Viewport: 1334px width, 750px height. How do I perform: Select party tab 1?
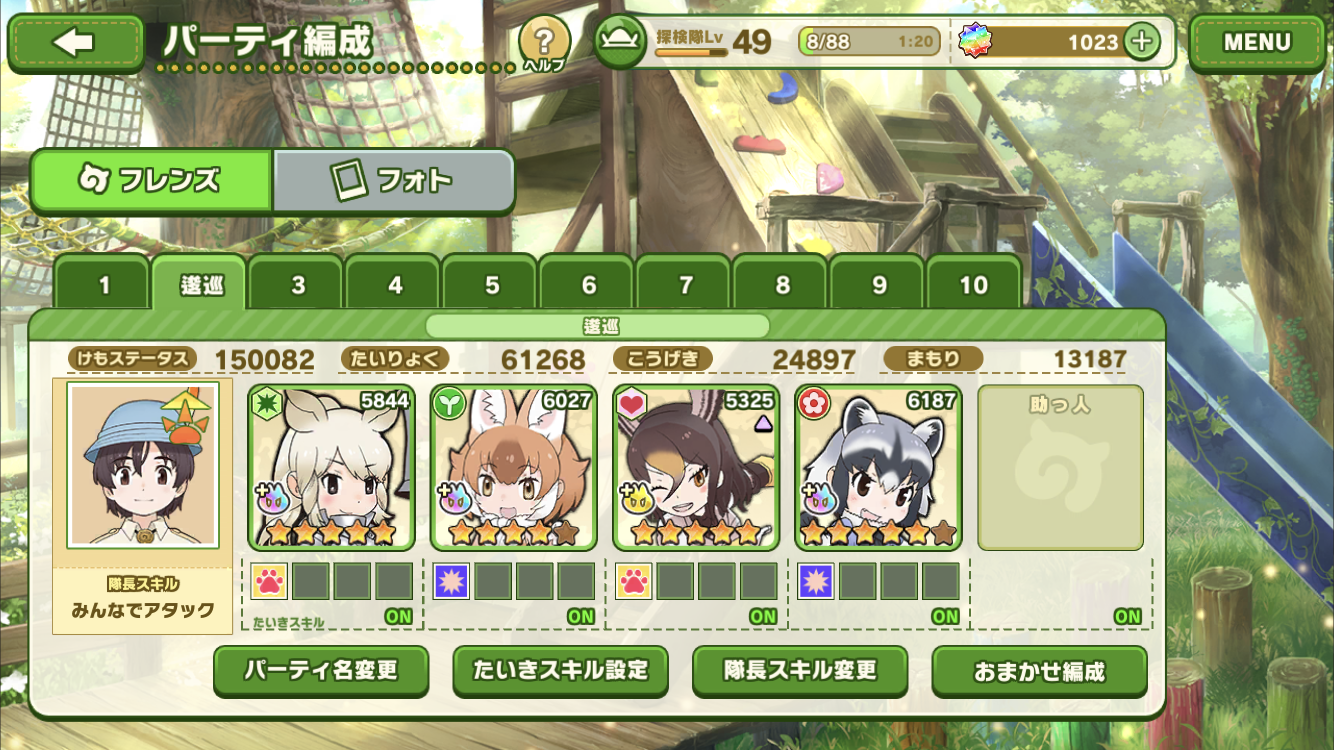click(x=104, y=285)
